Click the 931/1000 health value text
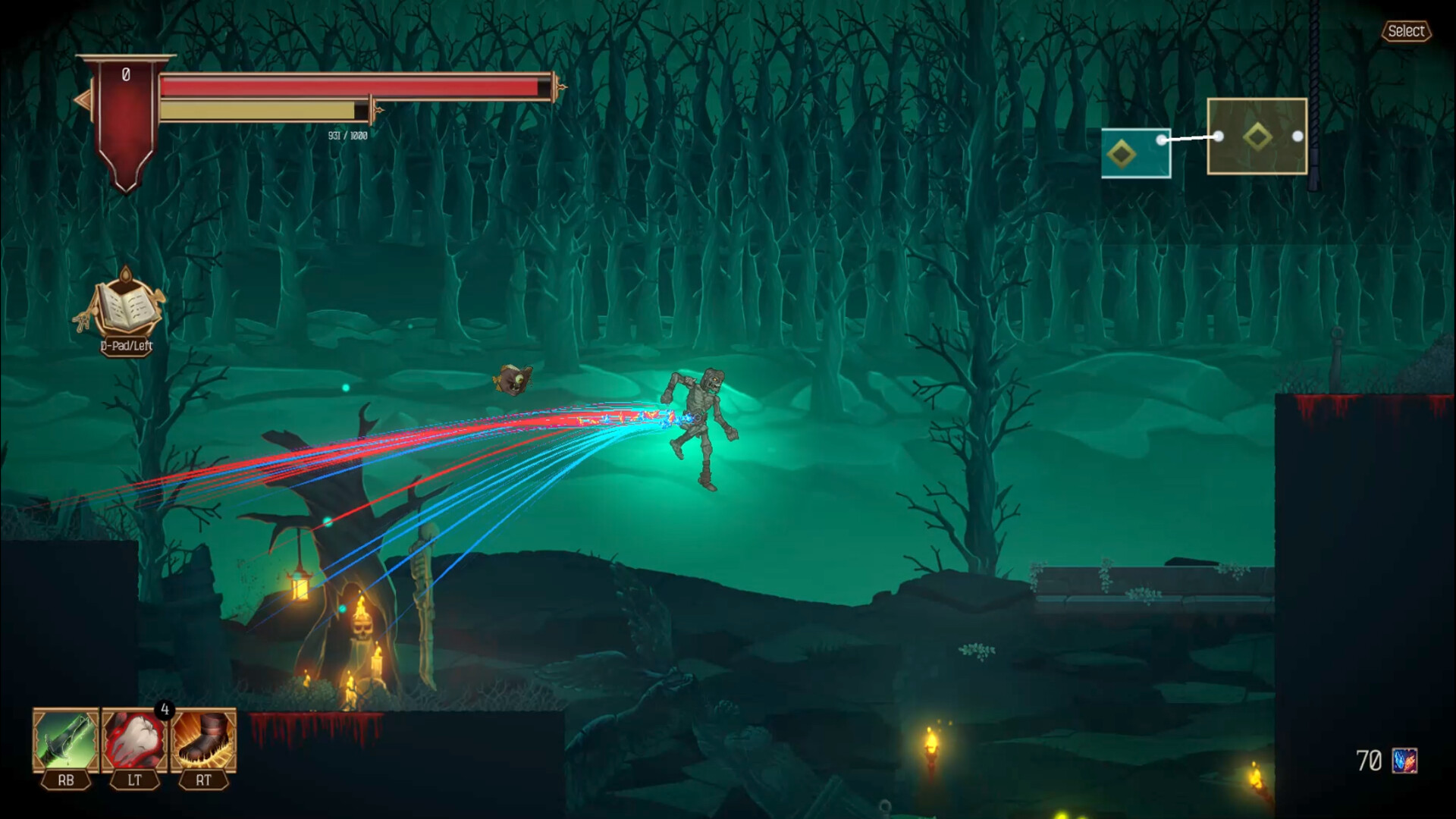Screen dimensions: 1456x819 point(348,136)
